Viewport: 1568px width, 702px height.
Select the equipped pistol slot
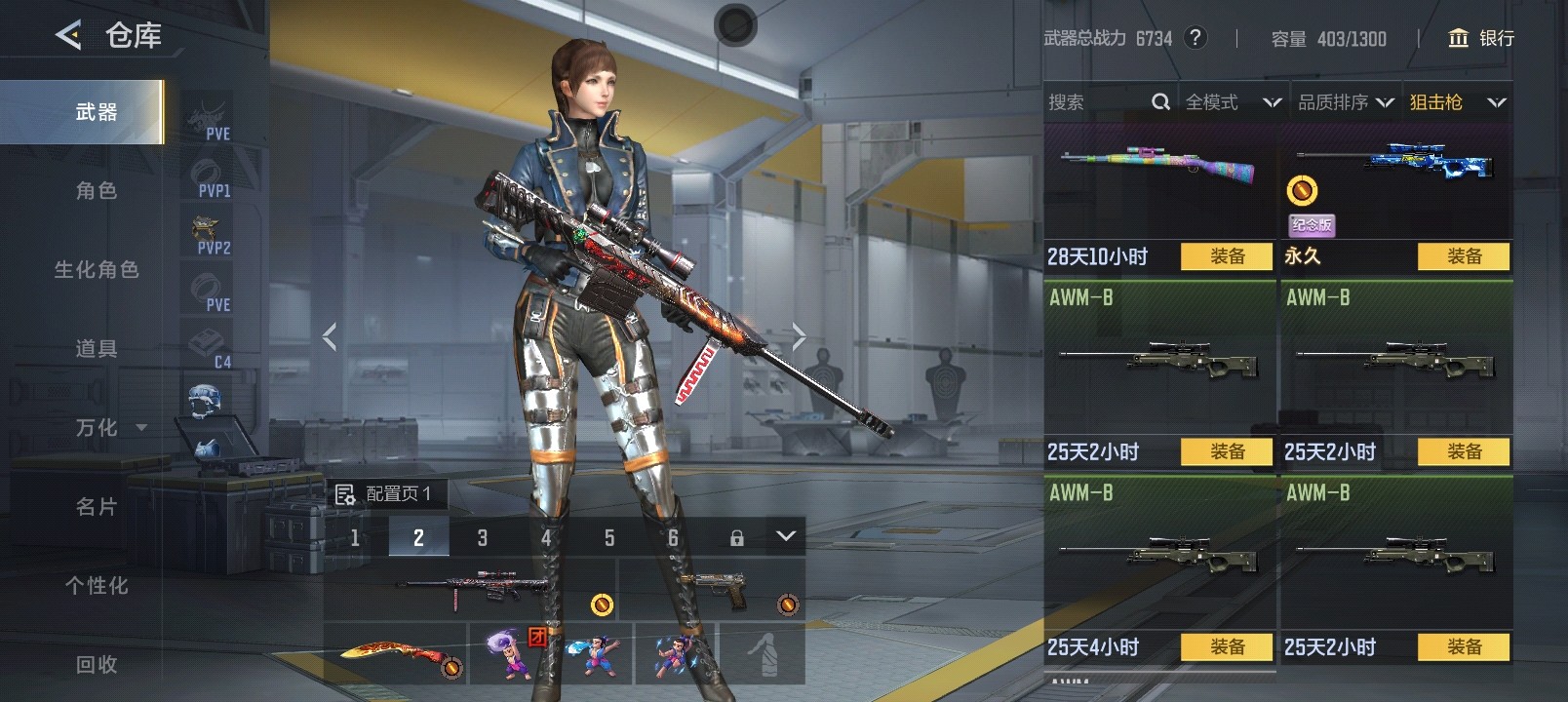[x=712, y=588]
